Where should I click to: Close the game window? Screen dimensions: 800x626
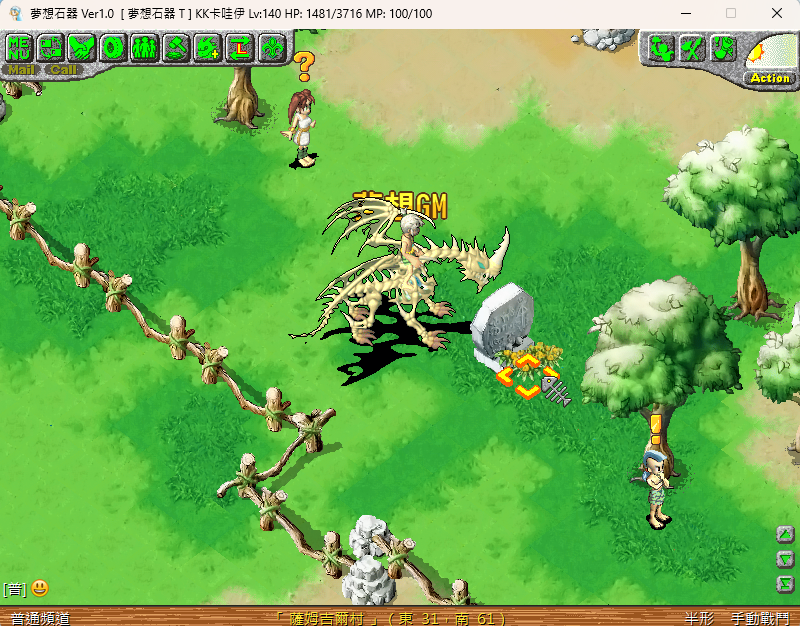click(x=776, y=13)
